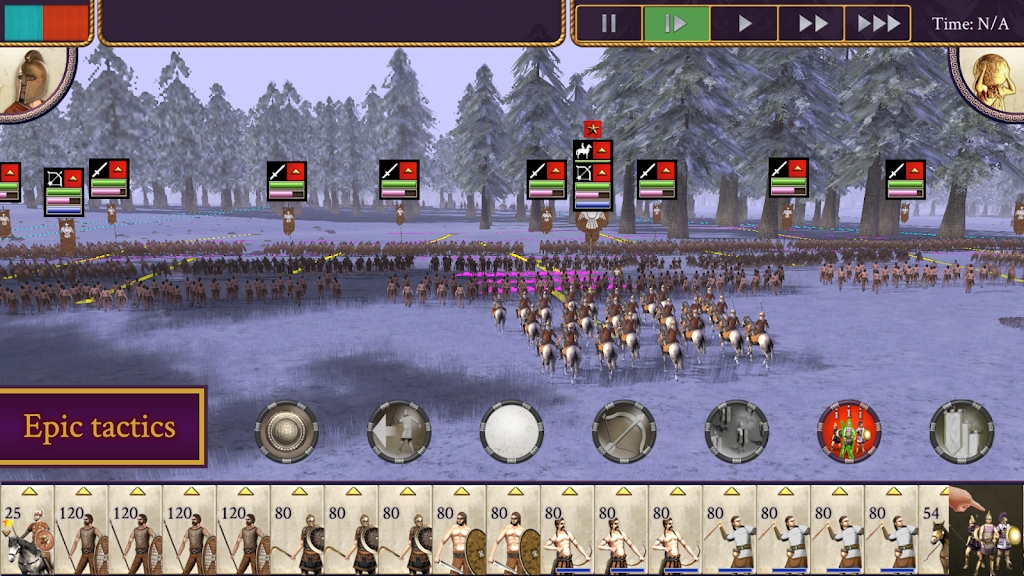Toggle the bow fire-at-will command

(624, 431)
